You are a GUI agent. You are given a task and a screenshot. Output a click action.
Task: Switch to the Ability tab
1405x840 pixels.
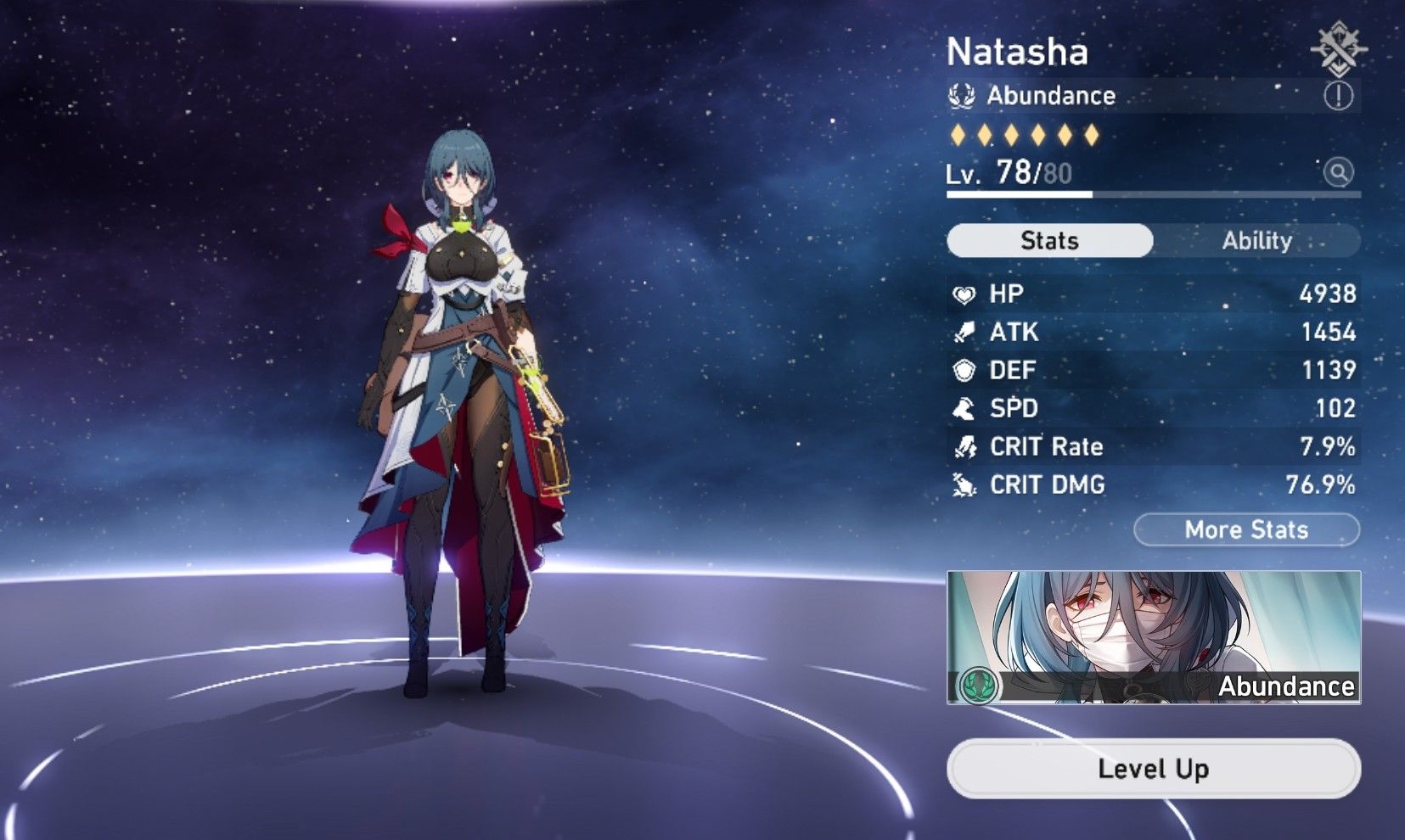(x=1257, y=240)
